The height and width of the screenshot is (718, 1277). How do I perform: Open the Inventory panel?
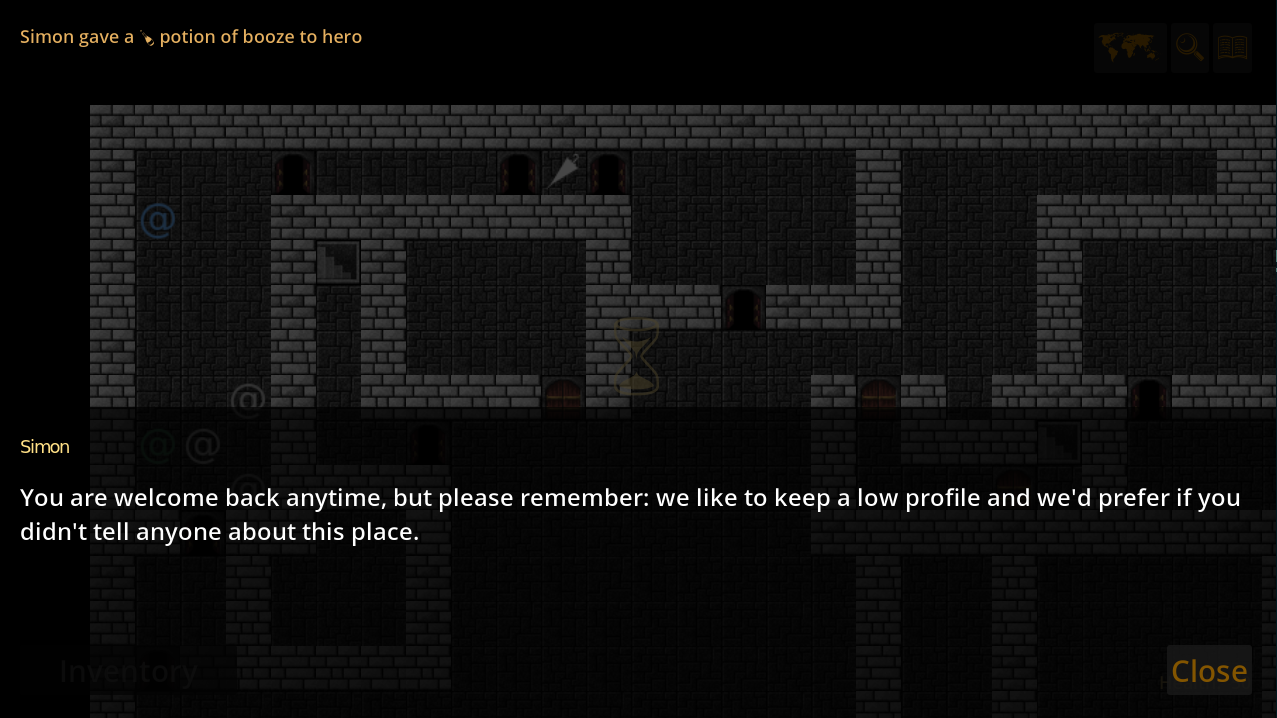(128, 671)
